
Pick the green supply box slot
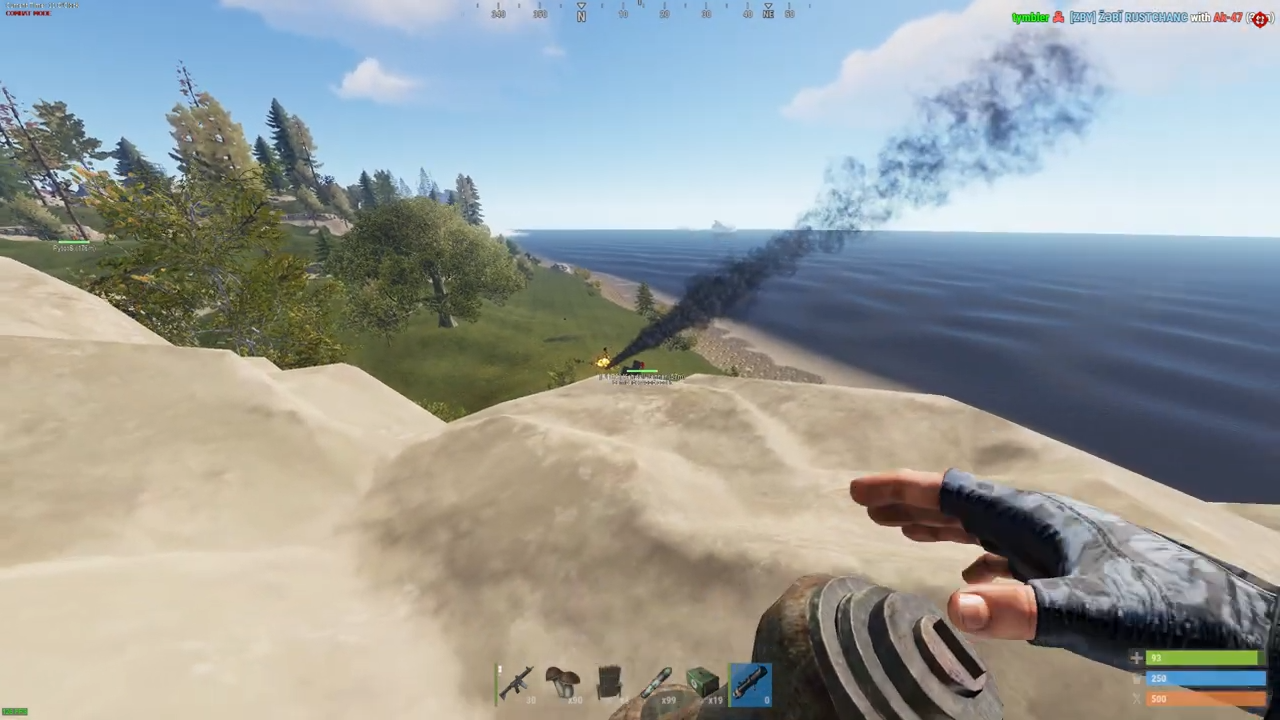coord(702,684)
